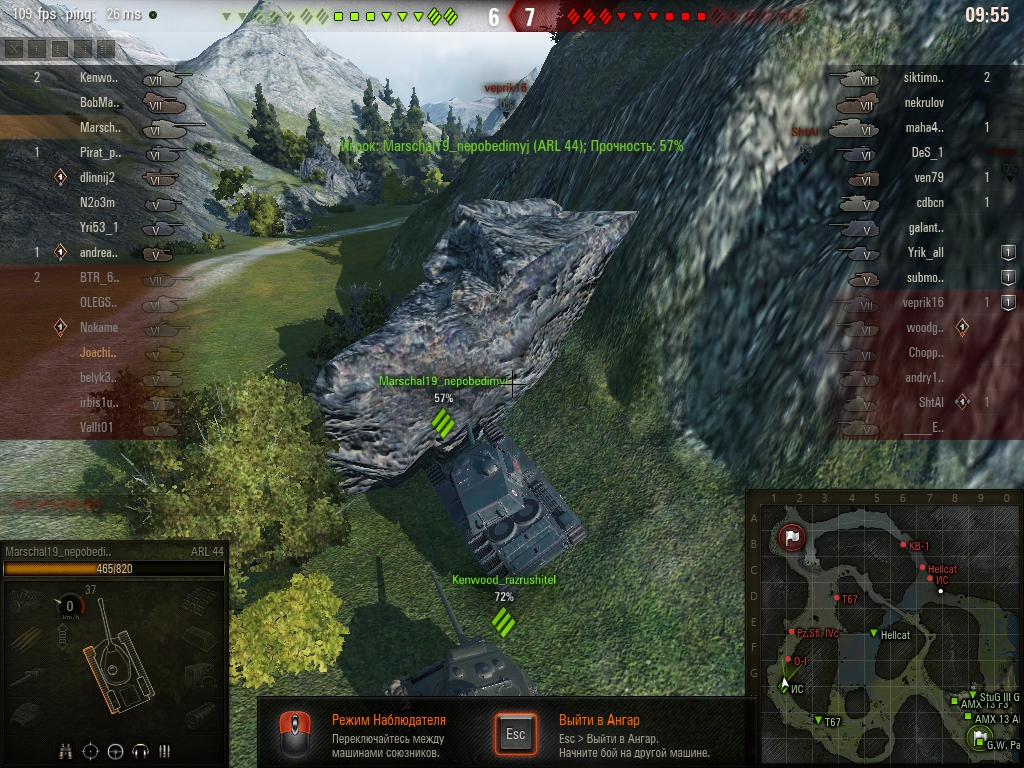Click the first player-panel mode button

pos(14,48)
